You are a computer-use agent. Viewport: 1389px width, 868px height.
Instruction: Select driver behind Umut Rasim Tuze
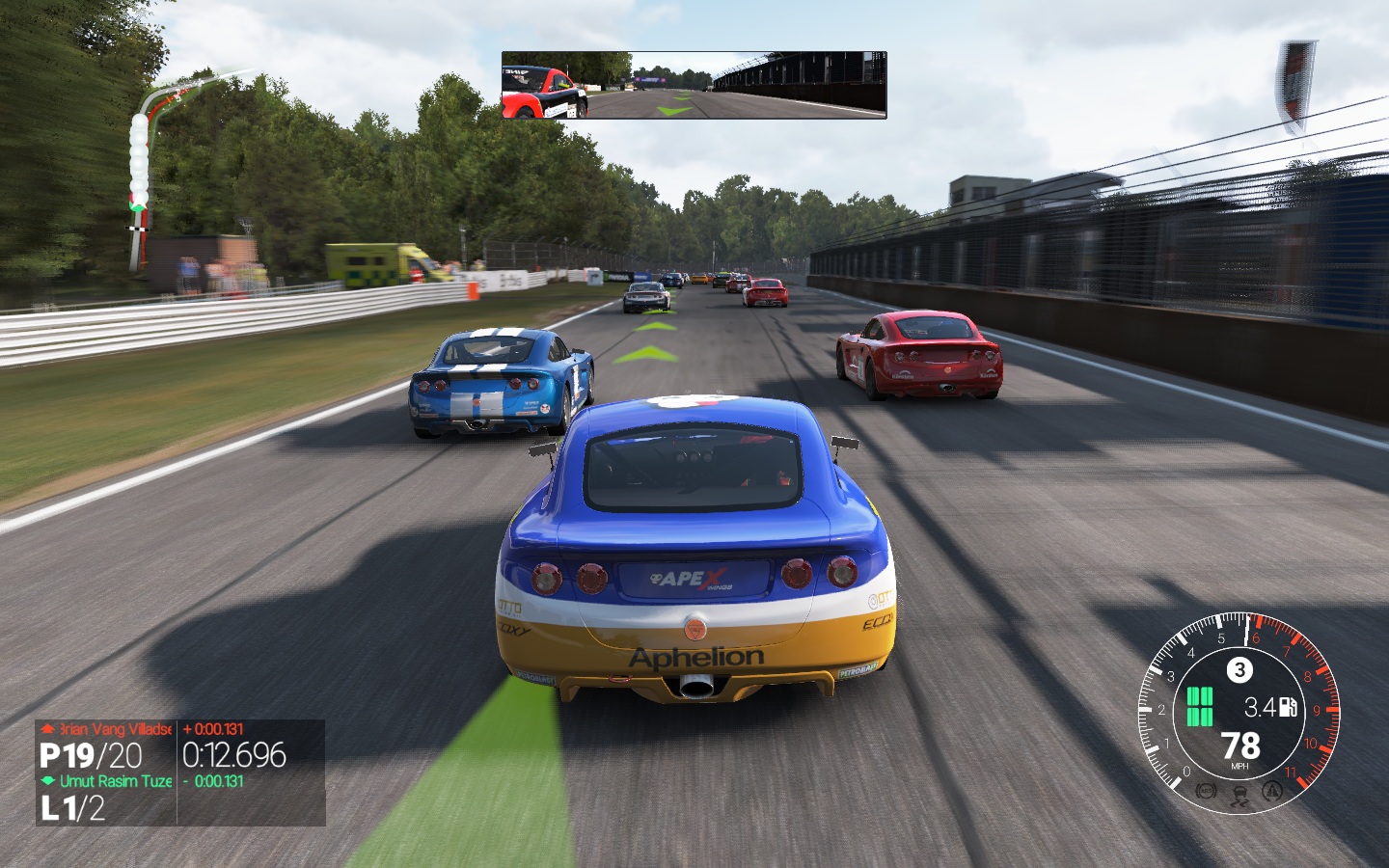[x=108, y=781]
